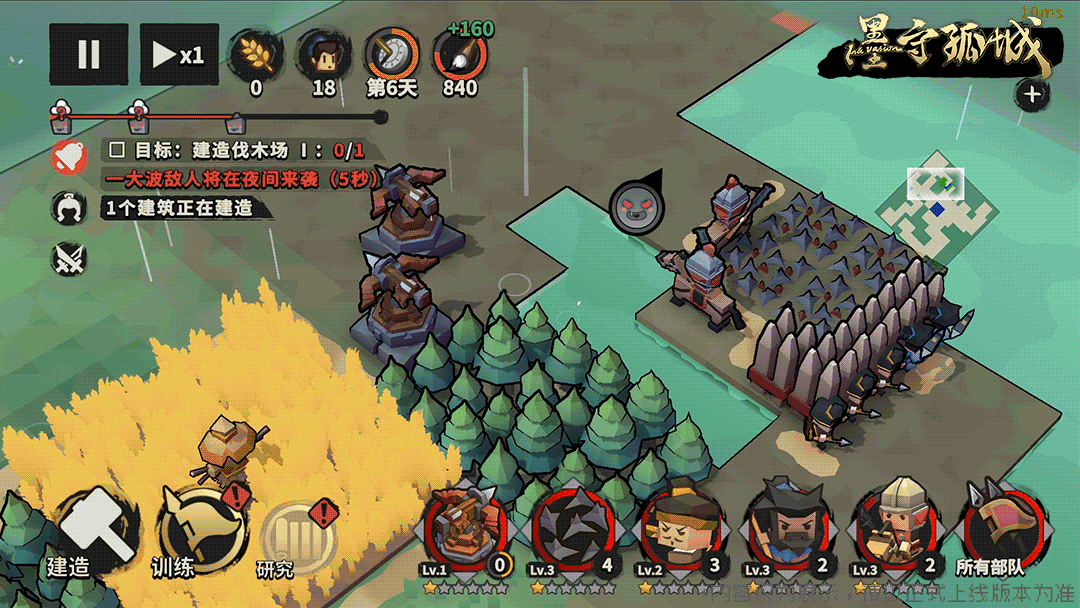The width and height of the screenshot is (1080, 608).
Task: Pause the game
Action: 88,55
